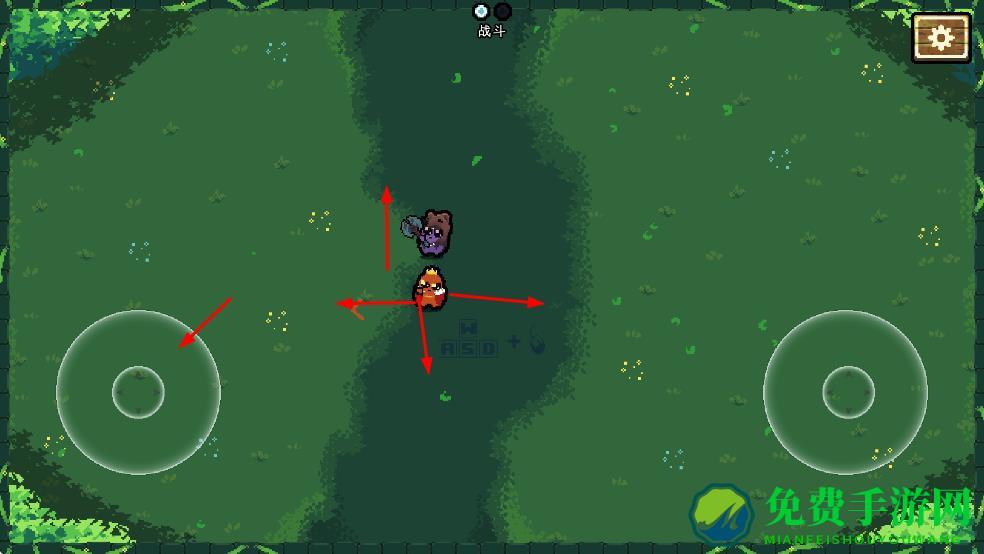Open the gear settings menu
The width and height of the screenshot is (984, 554).
[941, 38]
